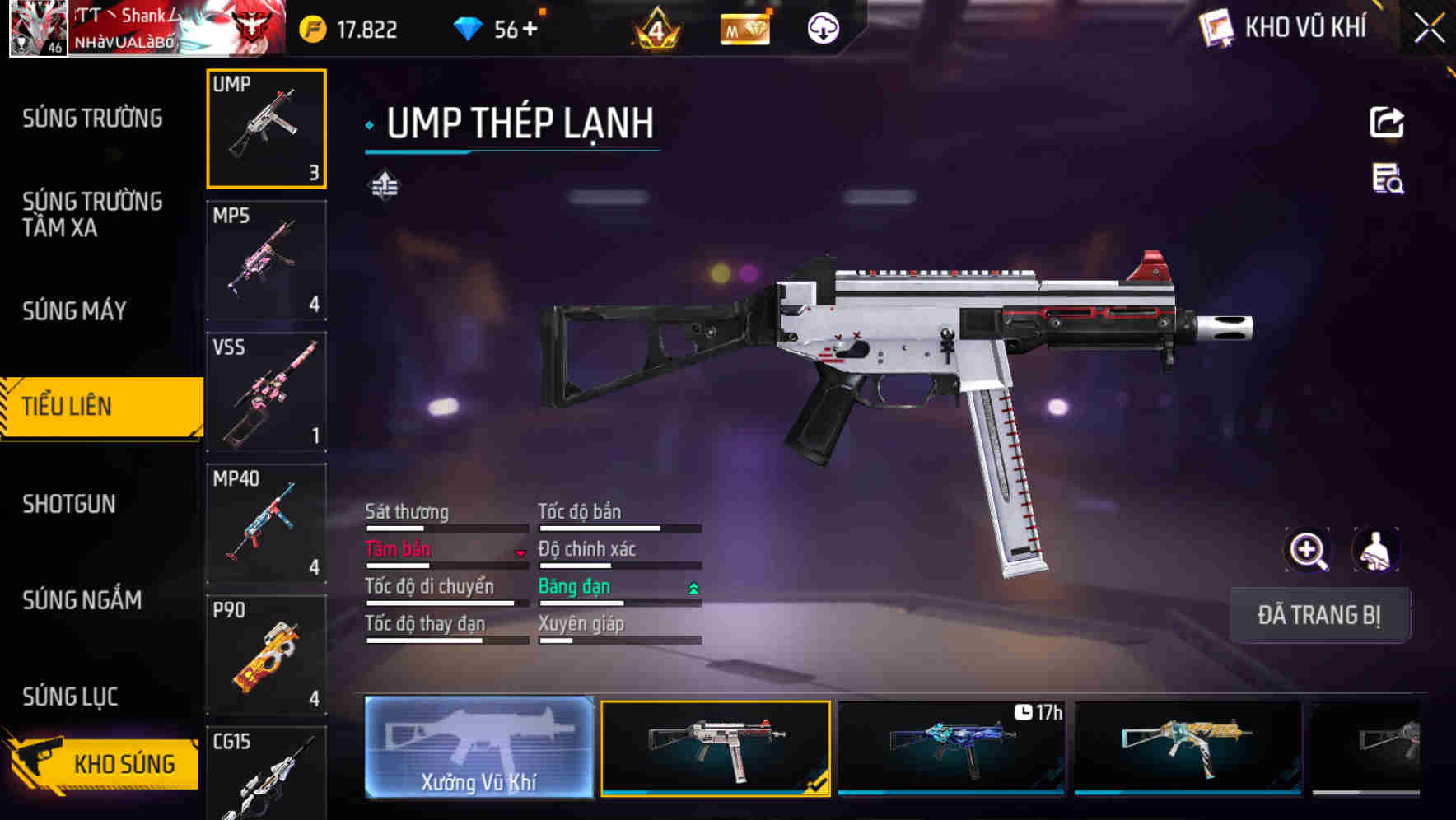Show the Súng Ngắm category
This screenshot has width=1456, height=820.
(x=82, y=600)
